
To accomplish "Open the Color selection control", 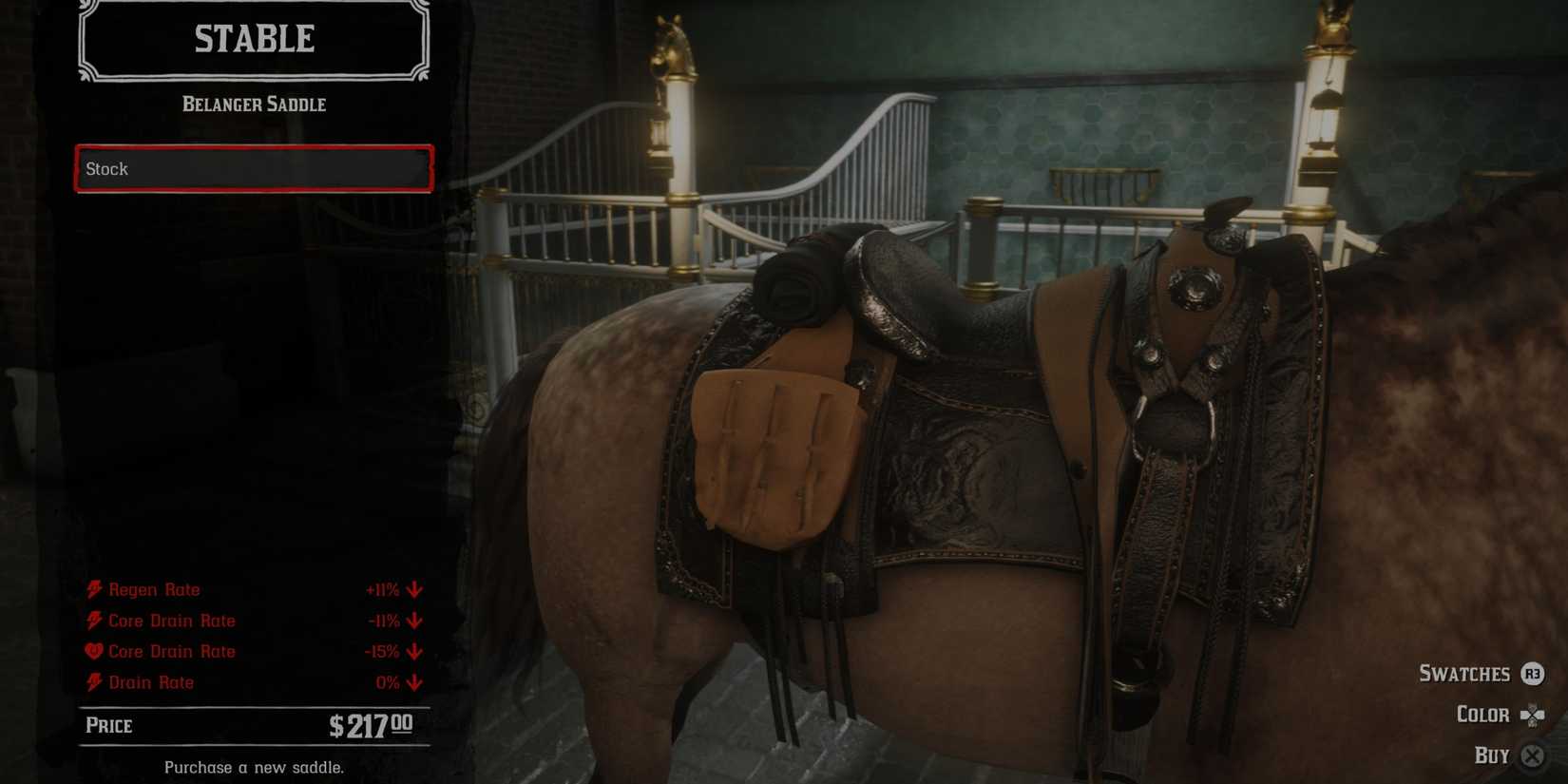I will 1483,715.
